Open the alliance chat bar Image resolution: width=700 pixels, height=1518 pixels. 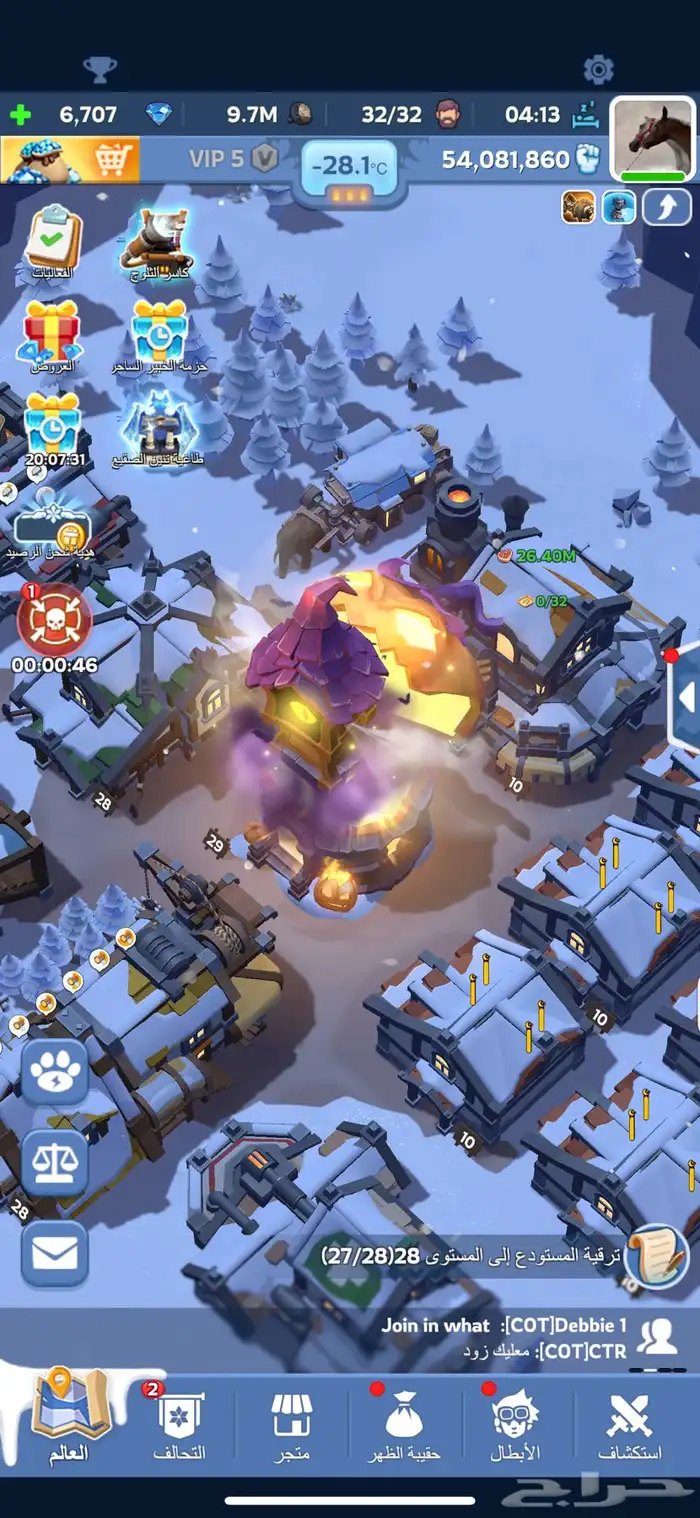point(500,1338)
